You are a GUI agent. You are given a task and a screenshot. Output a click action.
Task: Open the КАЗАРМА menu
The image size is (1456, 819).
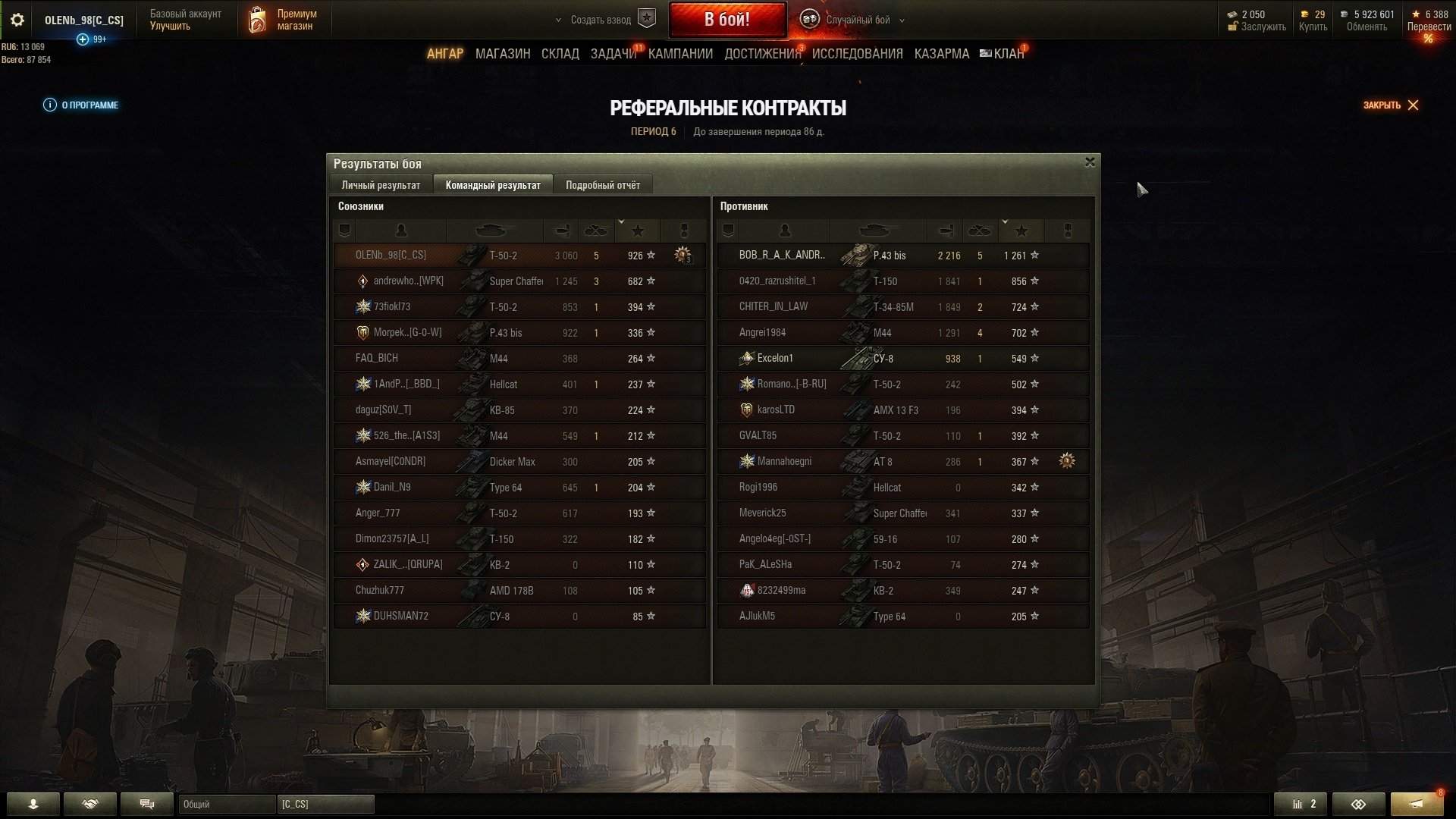pyautogui.click(x=941, y=54)
